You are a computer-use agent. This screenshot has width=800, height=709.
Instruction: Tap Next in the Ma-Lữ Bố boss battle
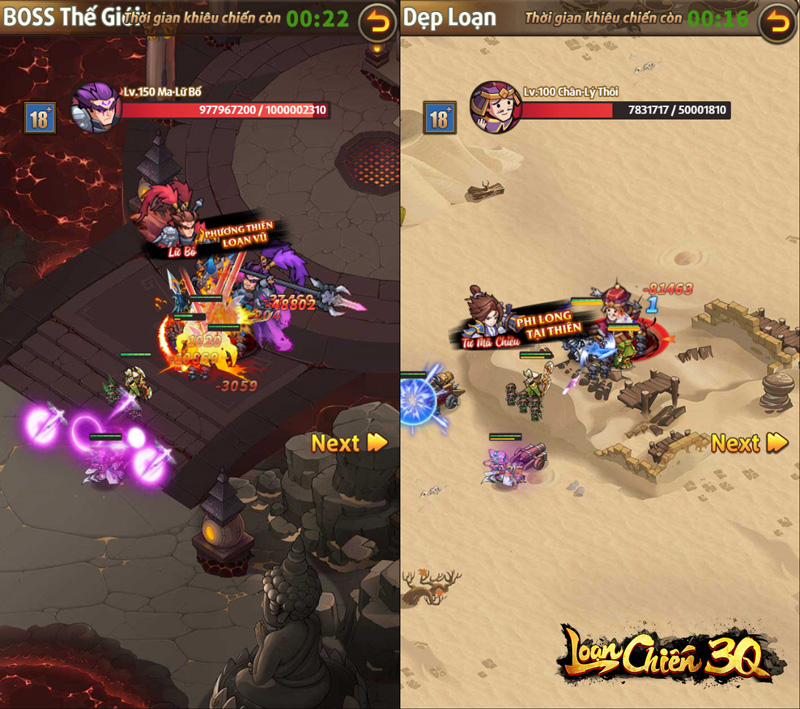click(x=349, y=443)
